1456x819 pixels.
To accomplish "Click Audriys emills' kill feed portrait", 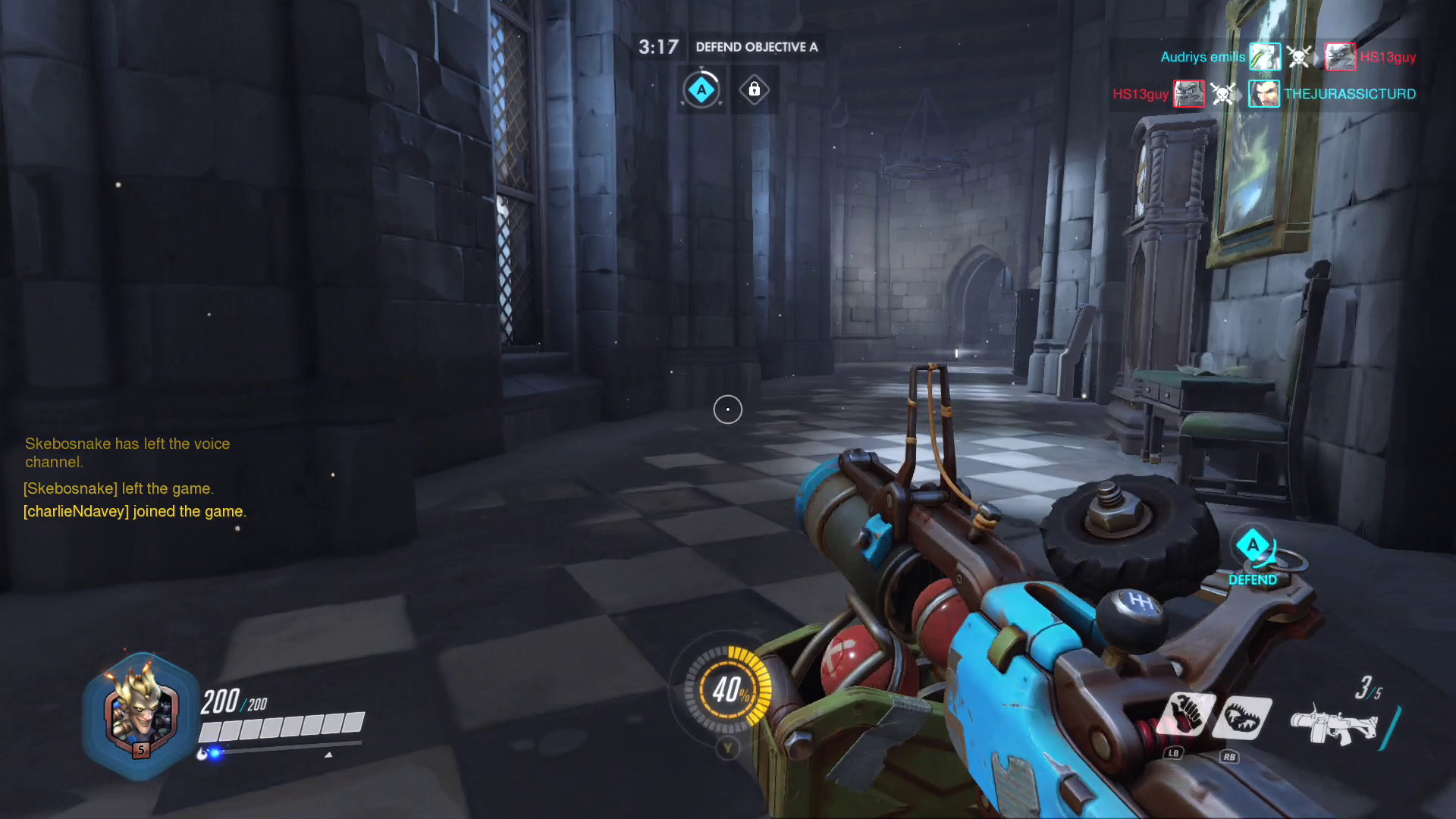I will point(1265,57).
